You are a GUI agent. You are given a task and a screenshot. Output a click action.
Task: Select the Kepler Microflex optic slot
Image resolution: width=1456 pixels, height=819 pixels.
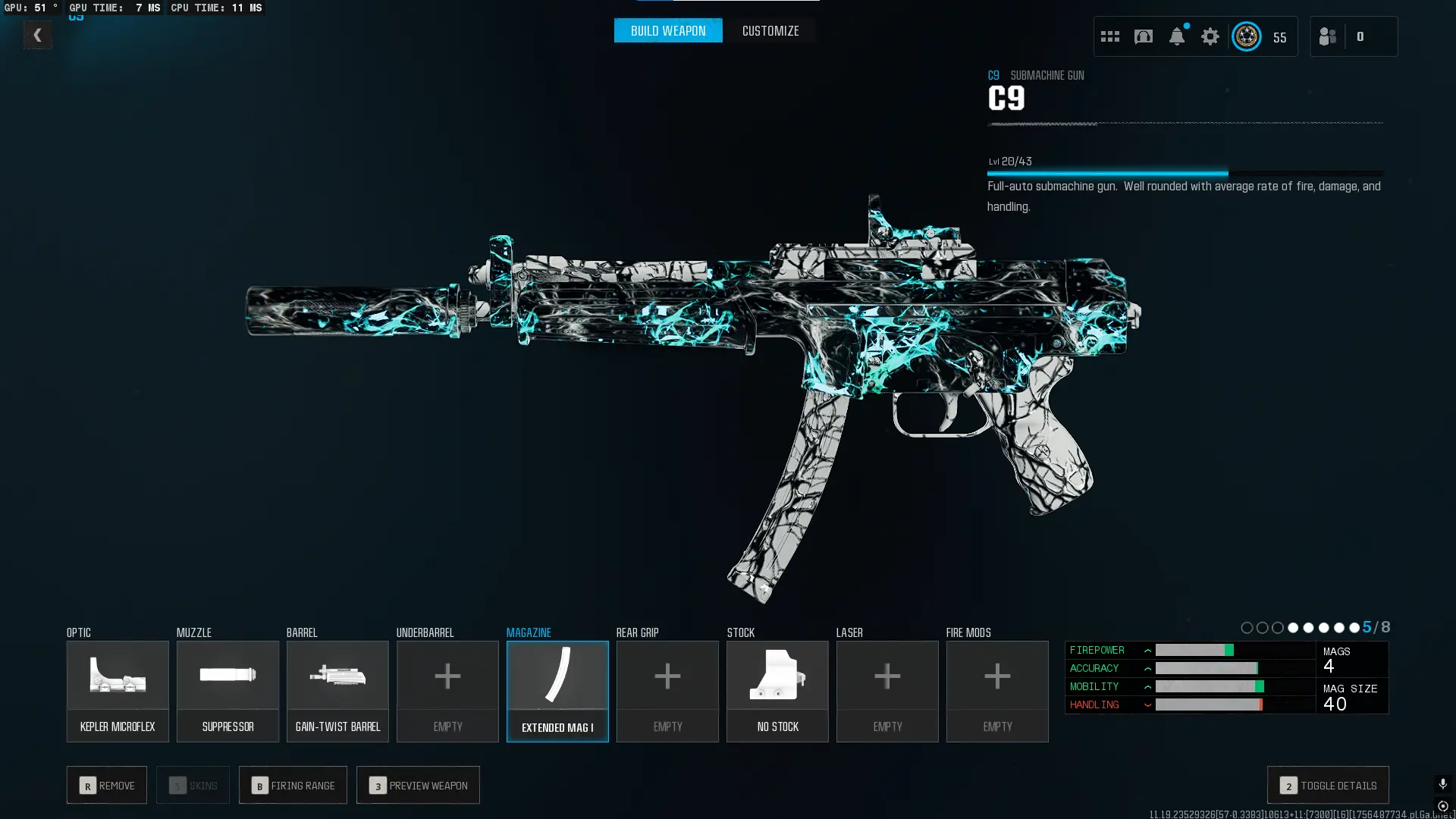point(118,691)
